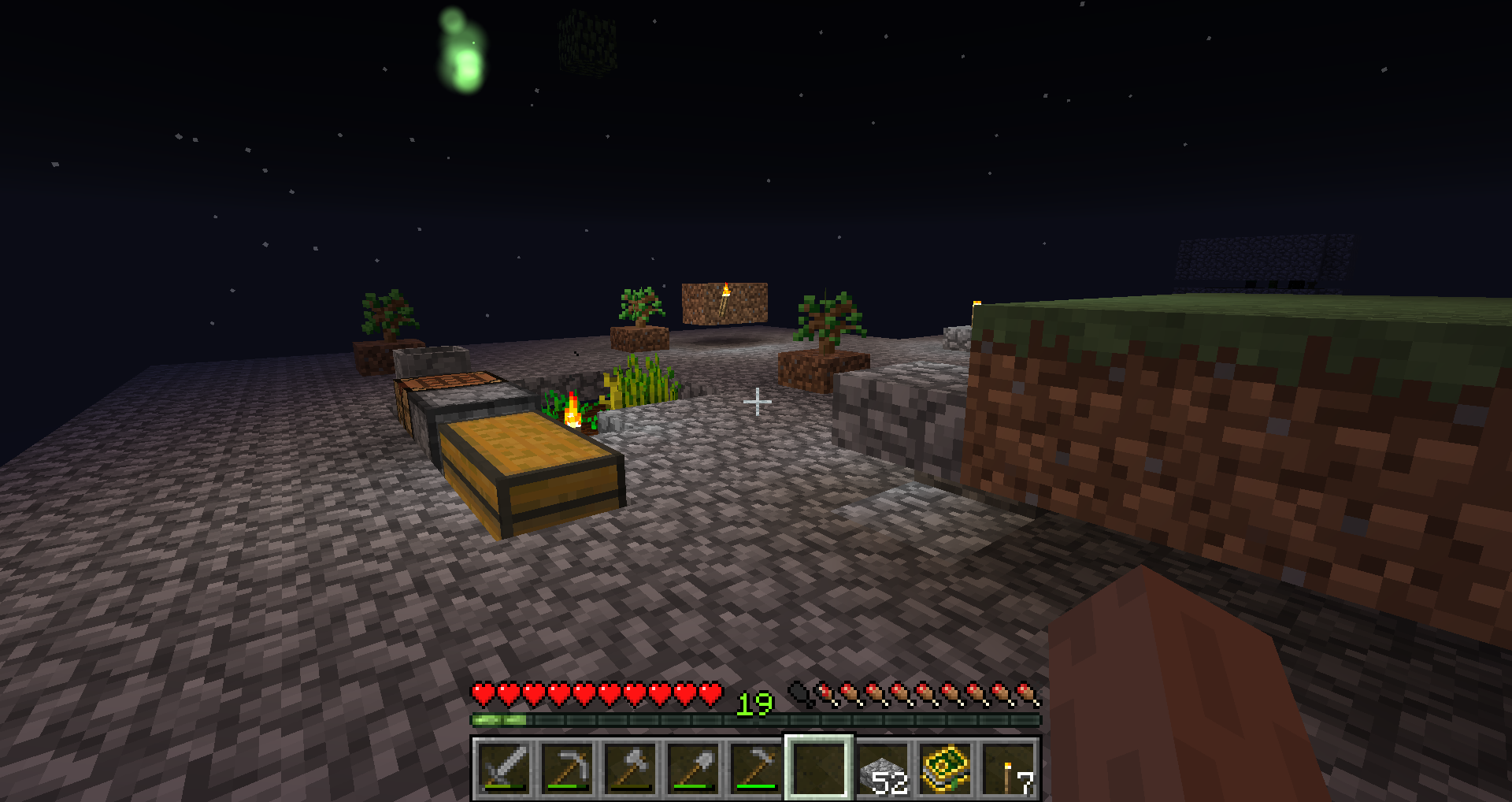
Task: Choose the green and gold book slot
Action: (945, 768)
